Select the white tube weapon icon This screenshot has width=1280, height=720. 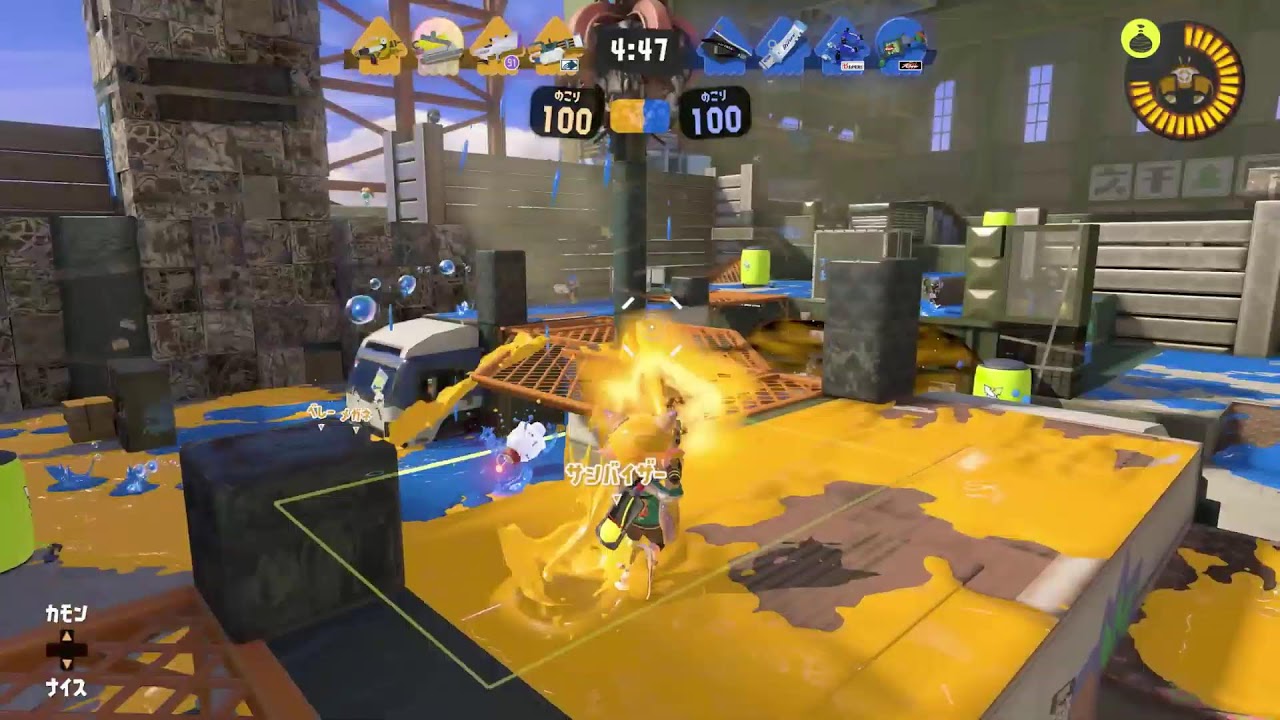(781, 46)
